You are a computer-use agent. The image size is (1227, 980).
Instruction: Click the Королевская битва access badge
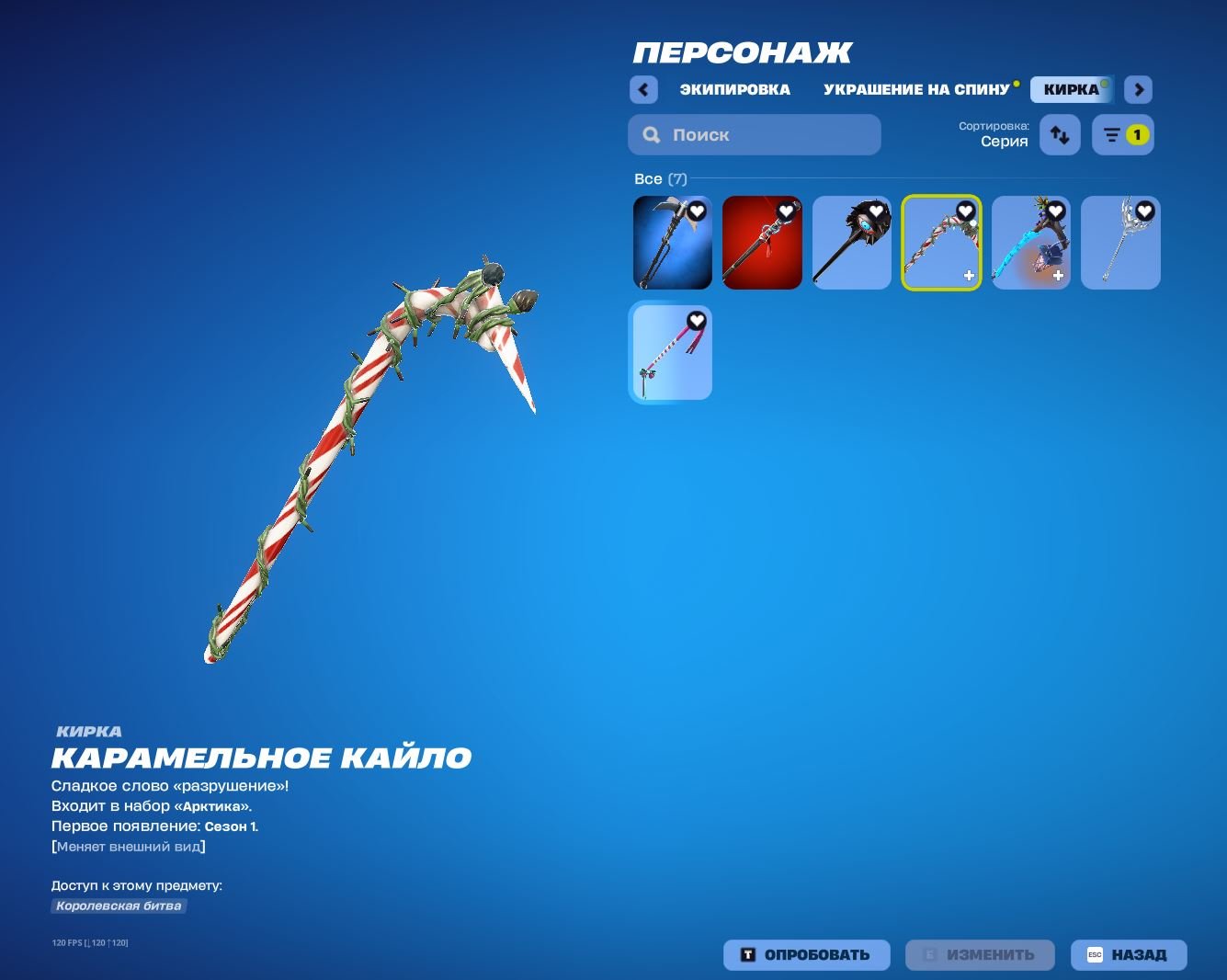click(118, 906)
